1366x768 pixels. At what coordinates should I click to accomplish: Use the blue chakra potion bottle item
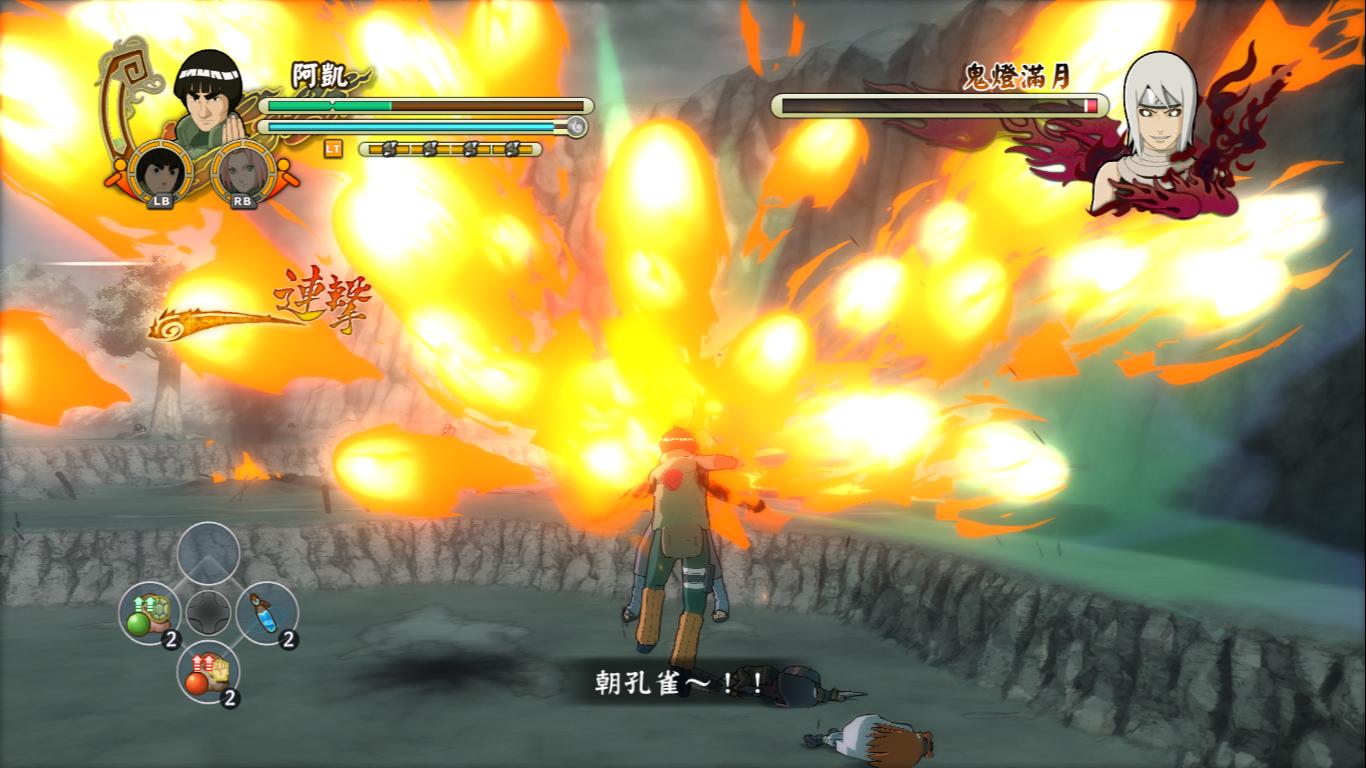click(x=266, y=612)
